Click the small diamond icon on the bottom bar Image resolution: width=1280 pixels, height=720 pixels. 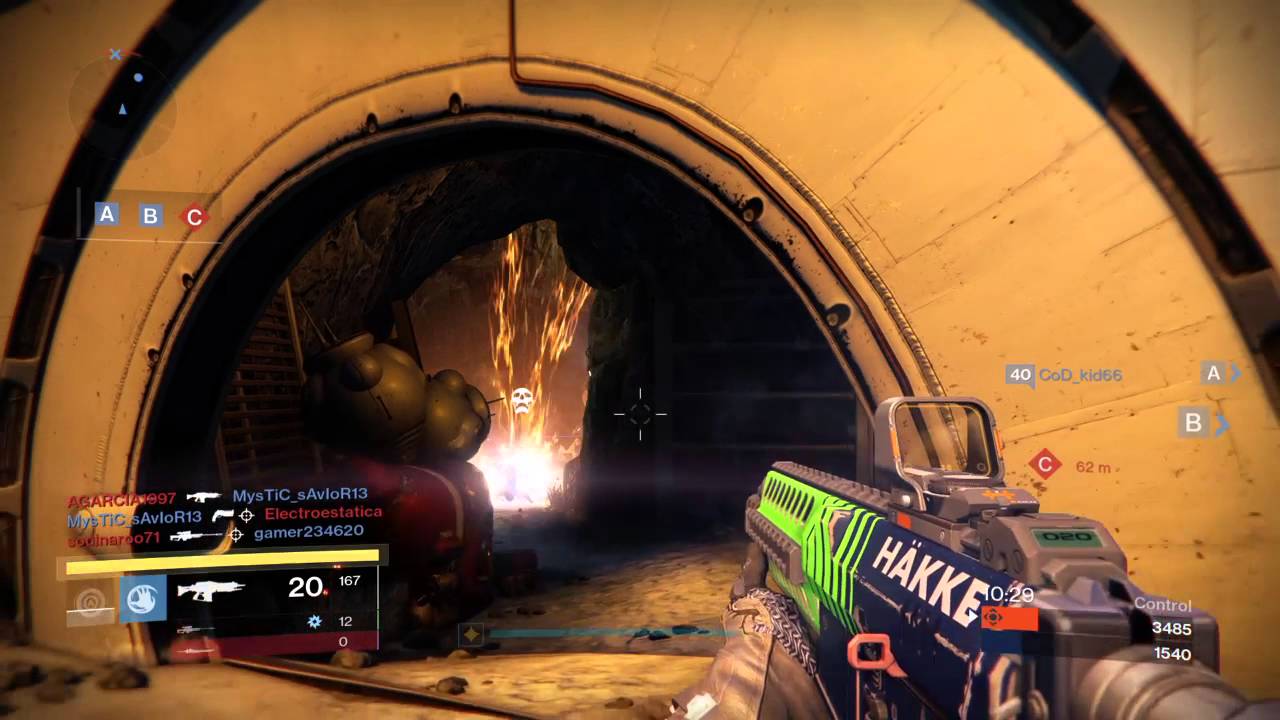(471, 633)
